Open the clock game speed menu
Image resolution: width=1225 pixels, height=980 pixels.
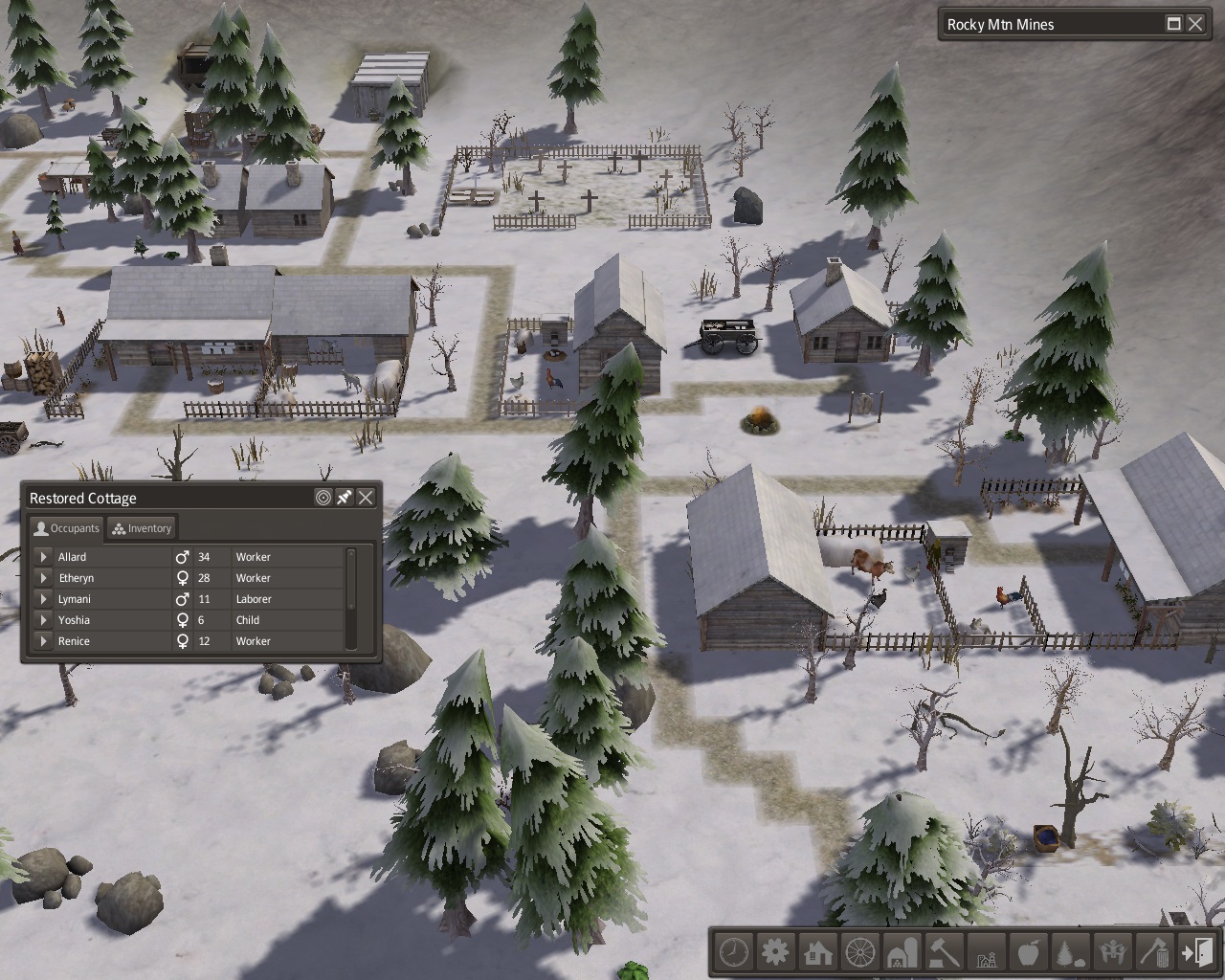click(x=734, y=953)
